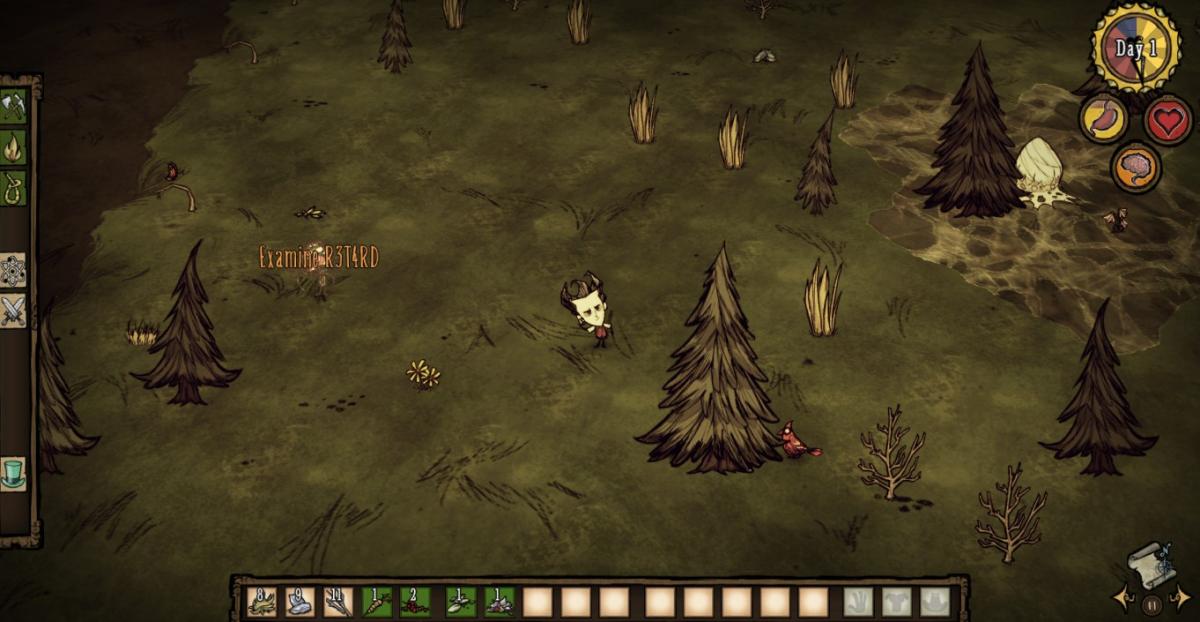
Task: Select the flower petals slot
Action: (x=499, y=601)
